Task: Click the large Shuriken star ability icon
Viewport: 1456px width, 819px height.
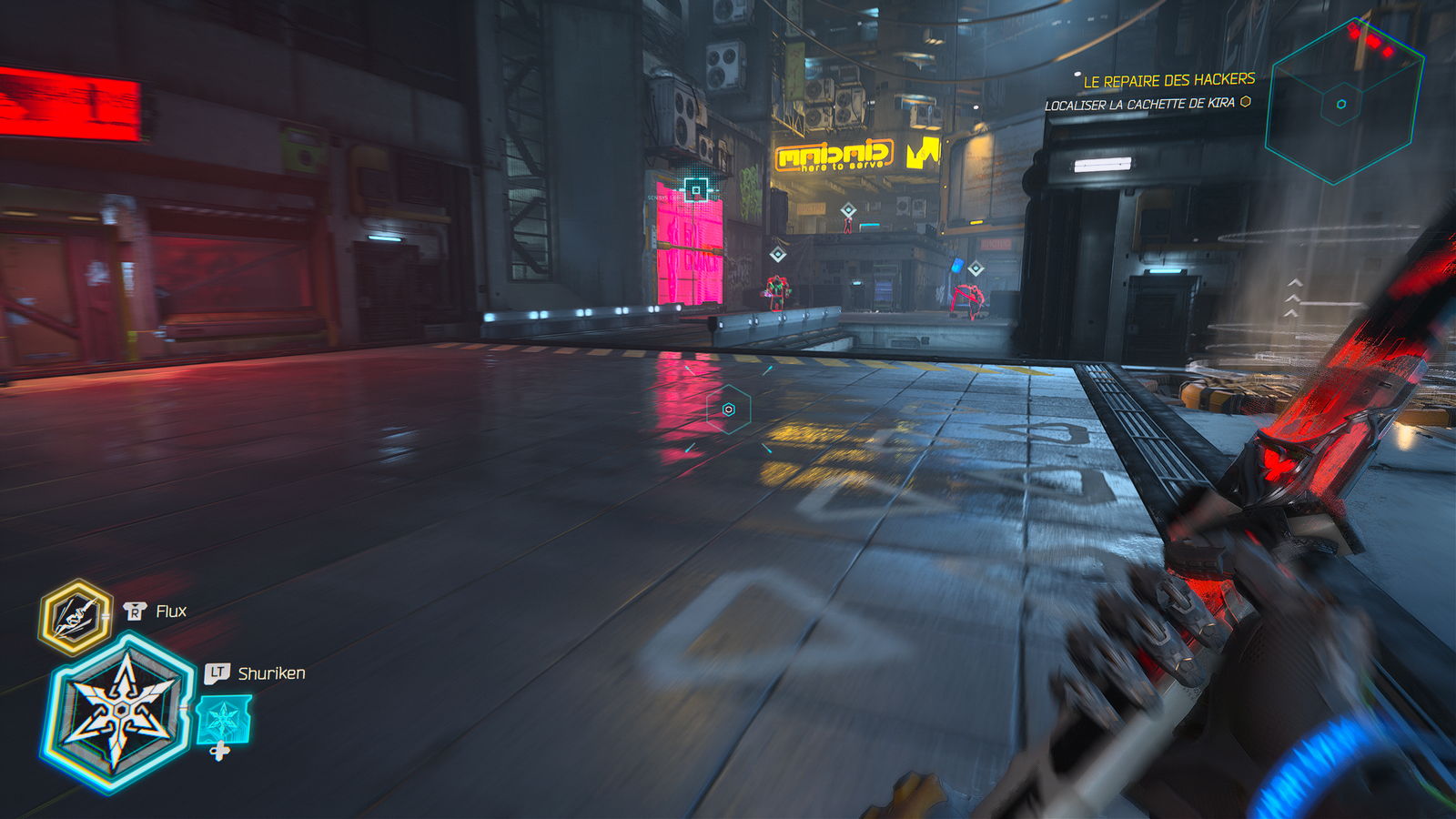Action: point(120,710)
